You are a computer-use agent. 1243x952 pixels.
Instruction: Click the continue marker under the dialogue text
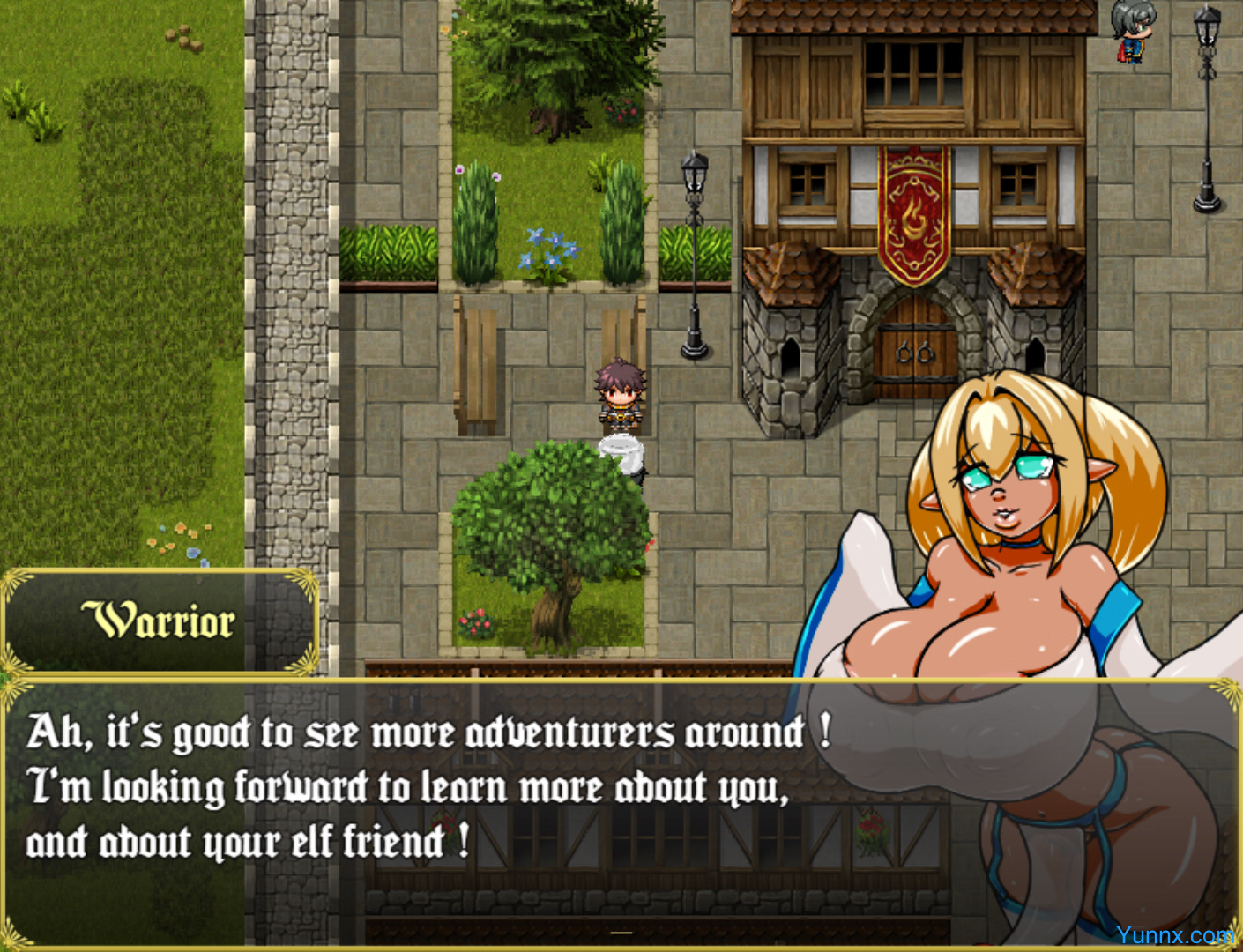point(621,932)
